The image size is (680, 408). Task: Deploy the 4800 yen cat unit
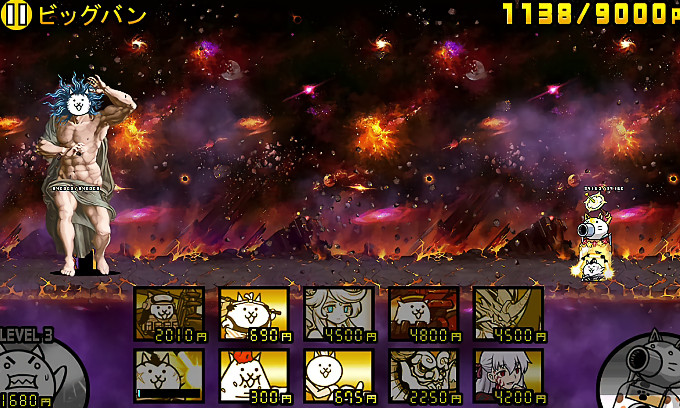pyautogui.click(x=423, y=314)
